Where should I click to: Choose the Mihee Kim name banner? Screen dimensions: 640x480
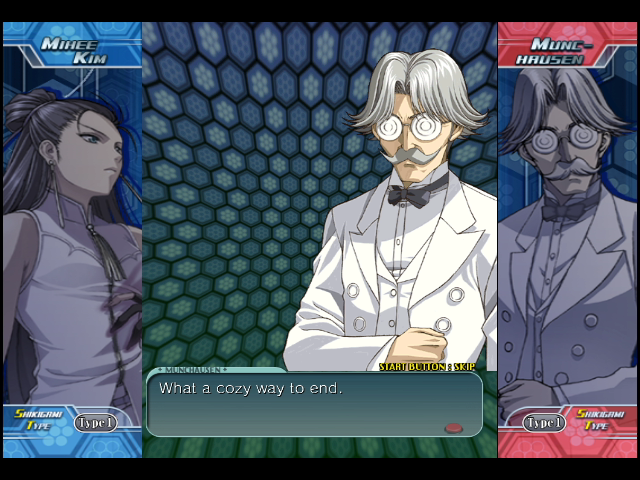coord(73,51)
